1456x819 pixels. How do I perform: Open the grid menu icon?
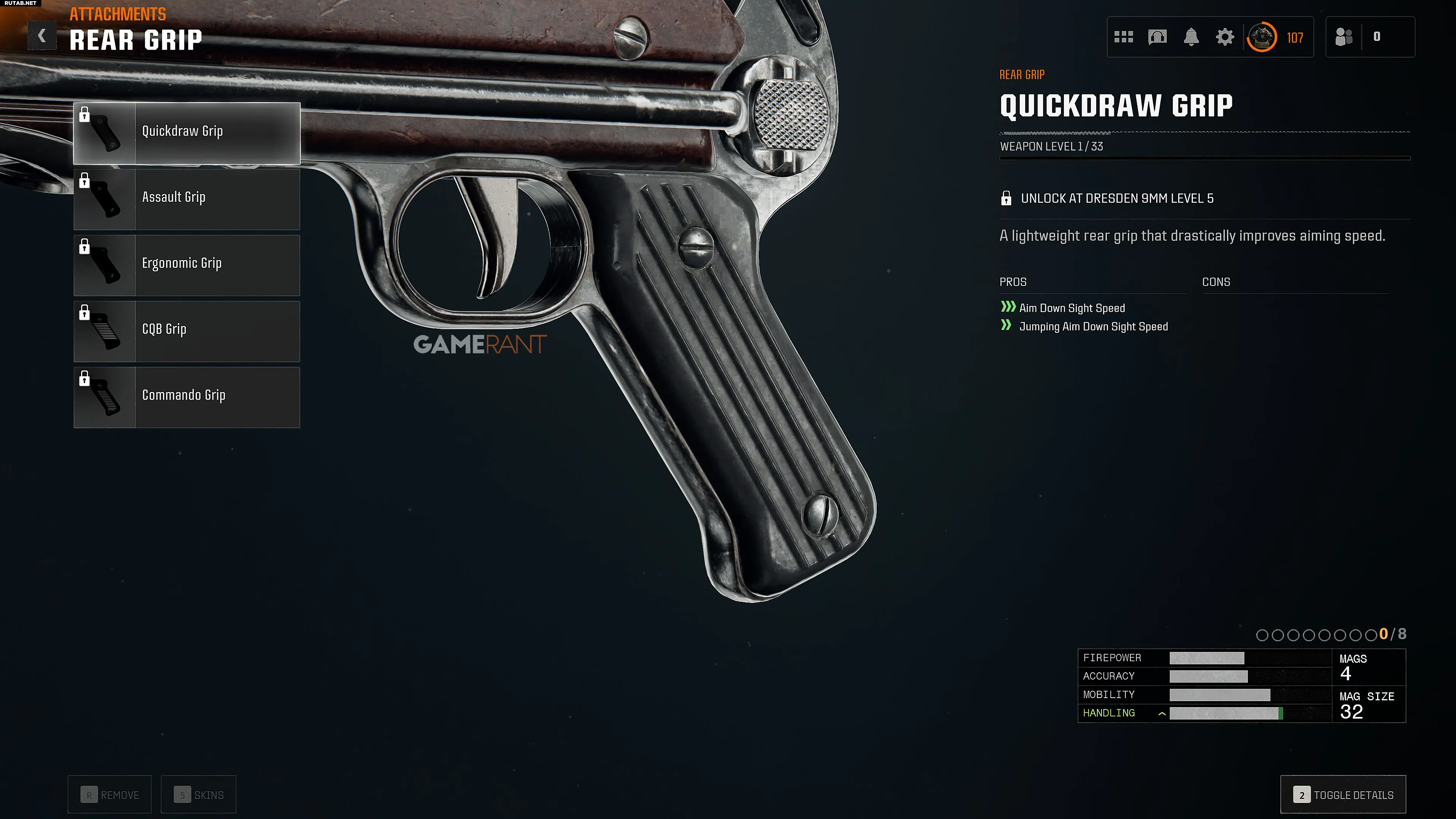(x=1123, y=37)
